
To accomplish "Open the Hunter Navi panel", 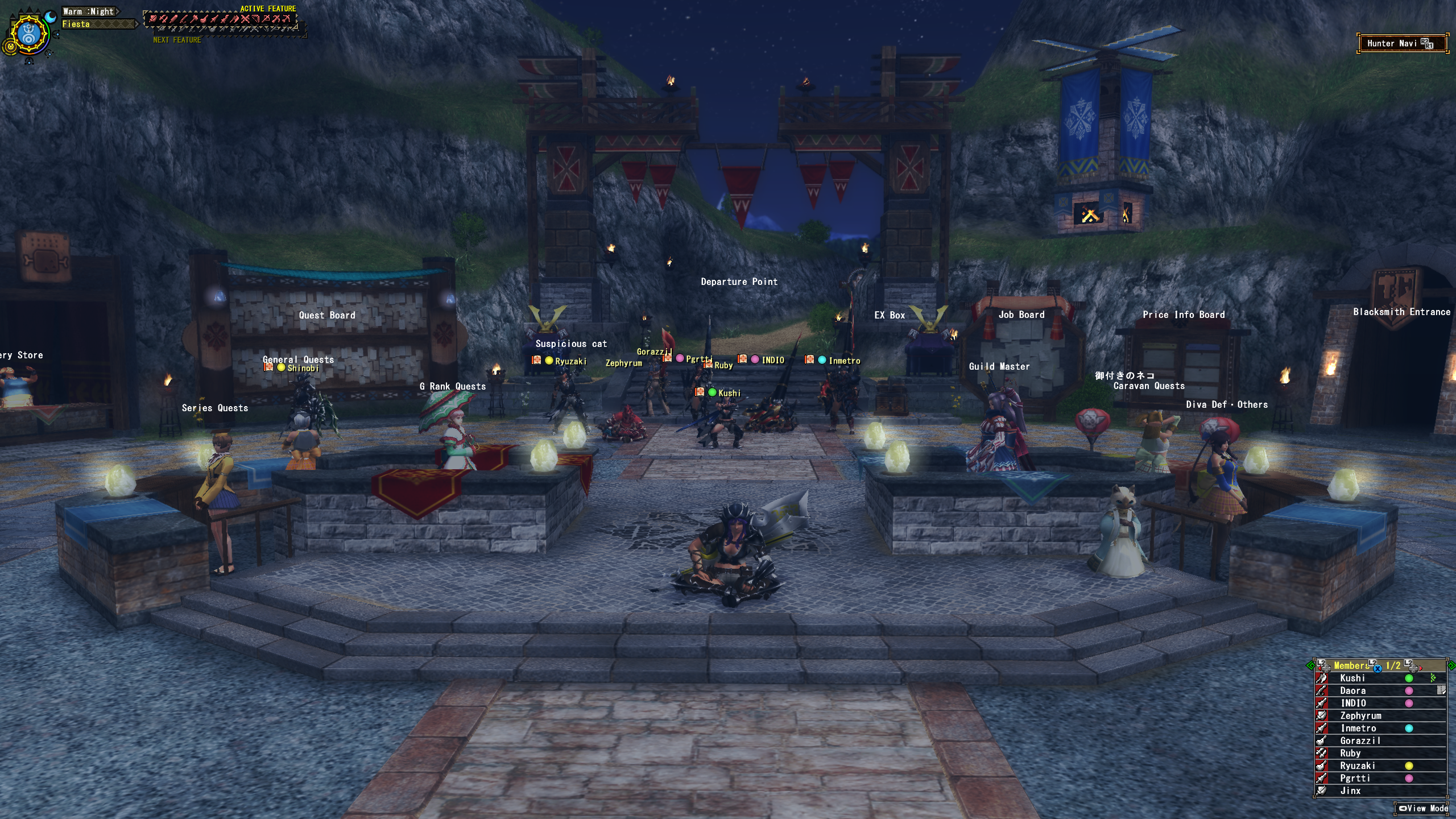I will (1401, 43).
